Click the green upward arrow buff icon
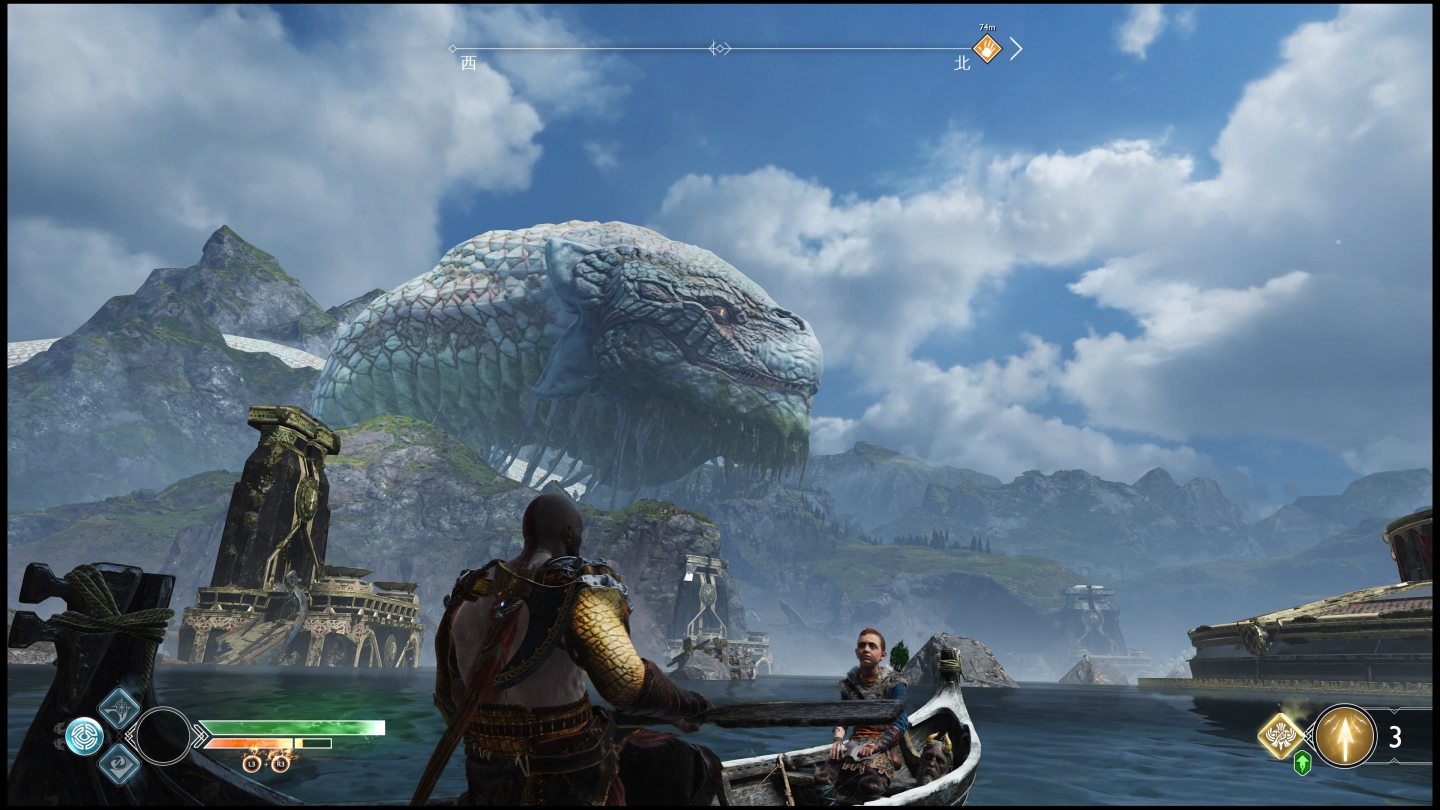 click(1302, 764)
